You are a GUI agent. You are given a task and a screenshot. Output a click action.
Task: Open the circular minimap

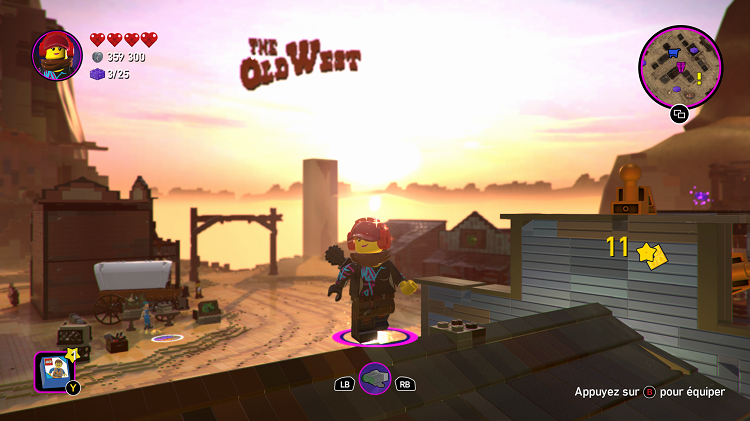[x=680, y=66]
